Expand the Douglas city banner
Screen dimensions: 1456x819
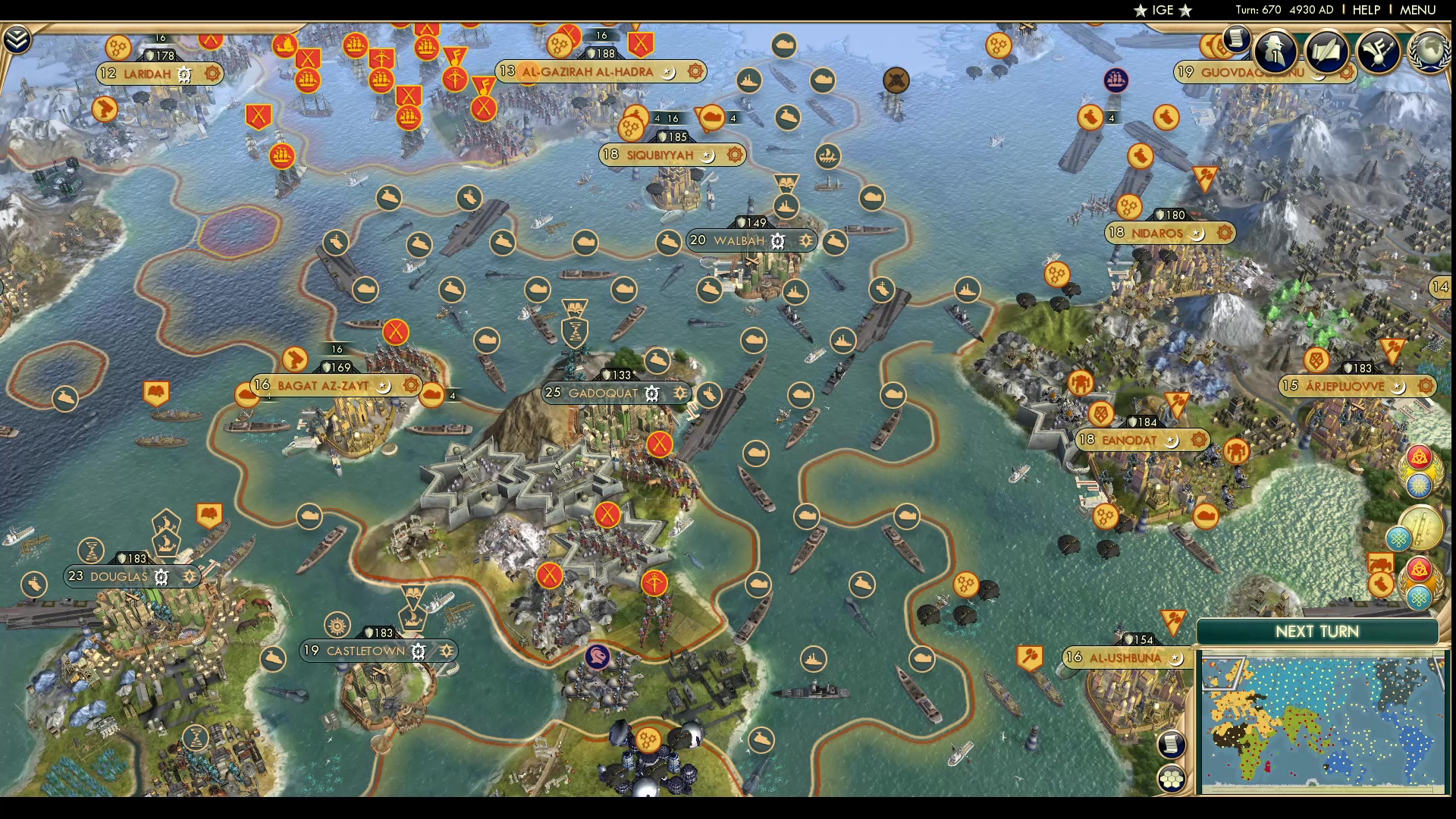(x=118, y=576)
